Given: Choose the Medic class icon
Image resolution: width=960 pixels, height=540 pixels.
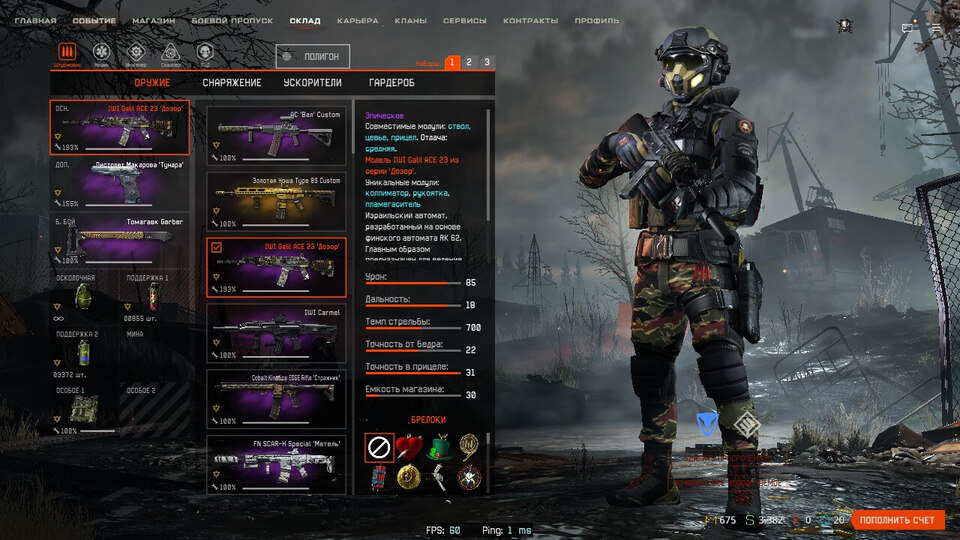Looking at the screenshot, I should 100,52.
